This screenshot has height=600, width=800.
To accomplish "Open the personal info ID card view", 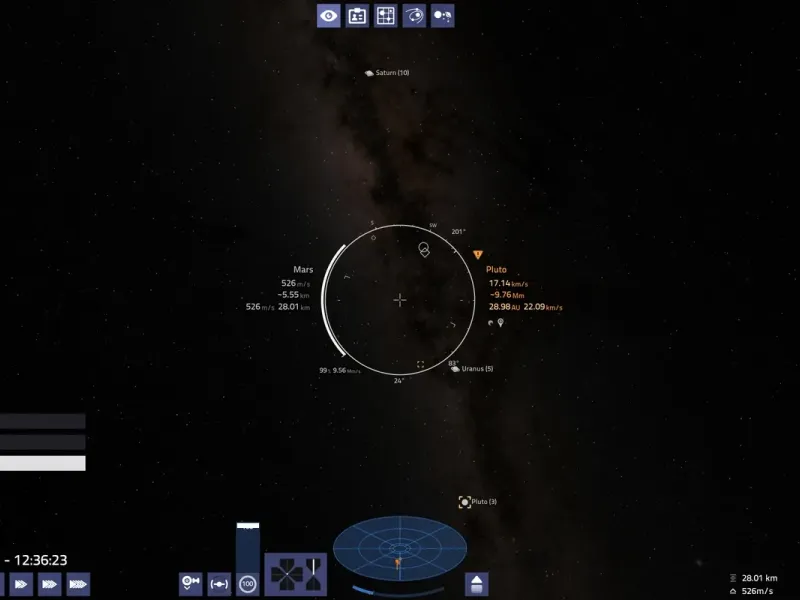I will tap(357, 15).
